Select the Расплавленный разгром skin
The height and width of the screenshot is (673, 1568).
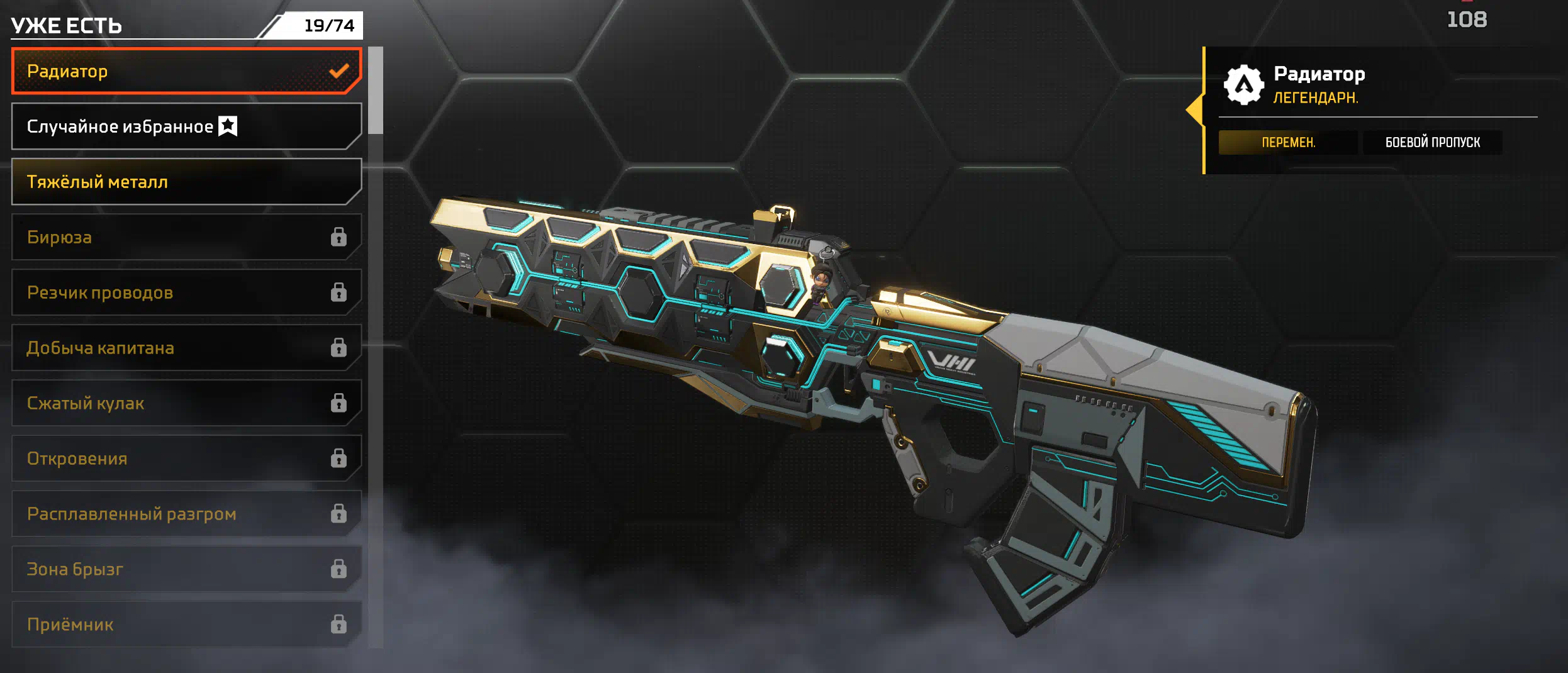pyautogui.click(x=186, y=514)
